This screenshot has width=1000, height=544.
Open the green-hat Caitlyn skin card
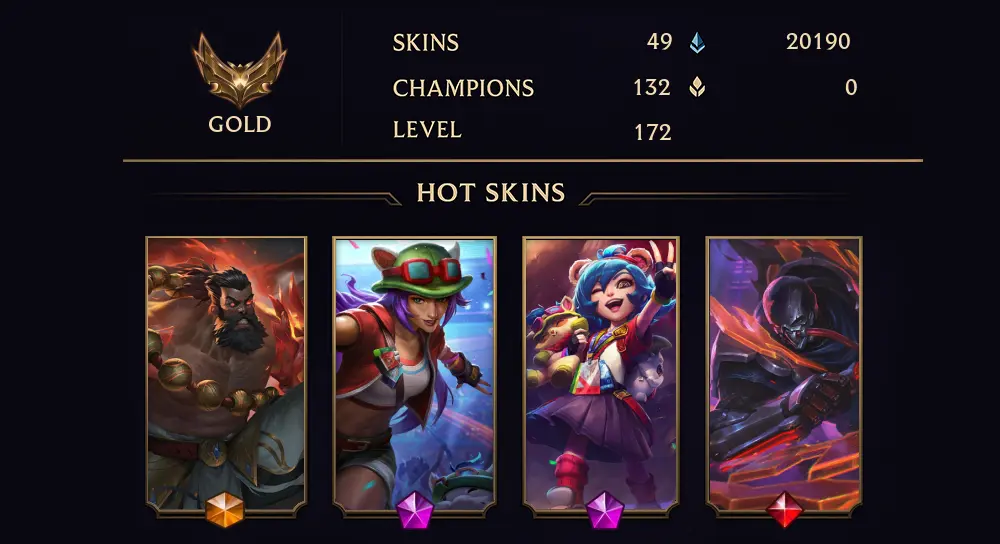tap(414, 370)
